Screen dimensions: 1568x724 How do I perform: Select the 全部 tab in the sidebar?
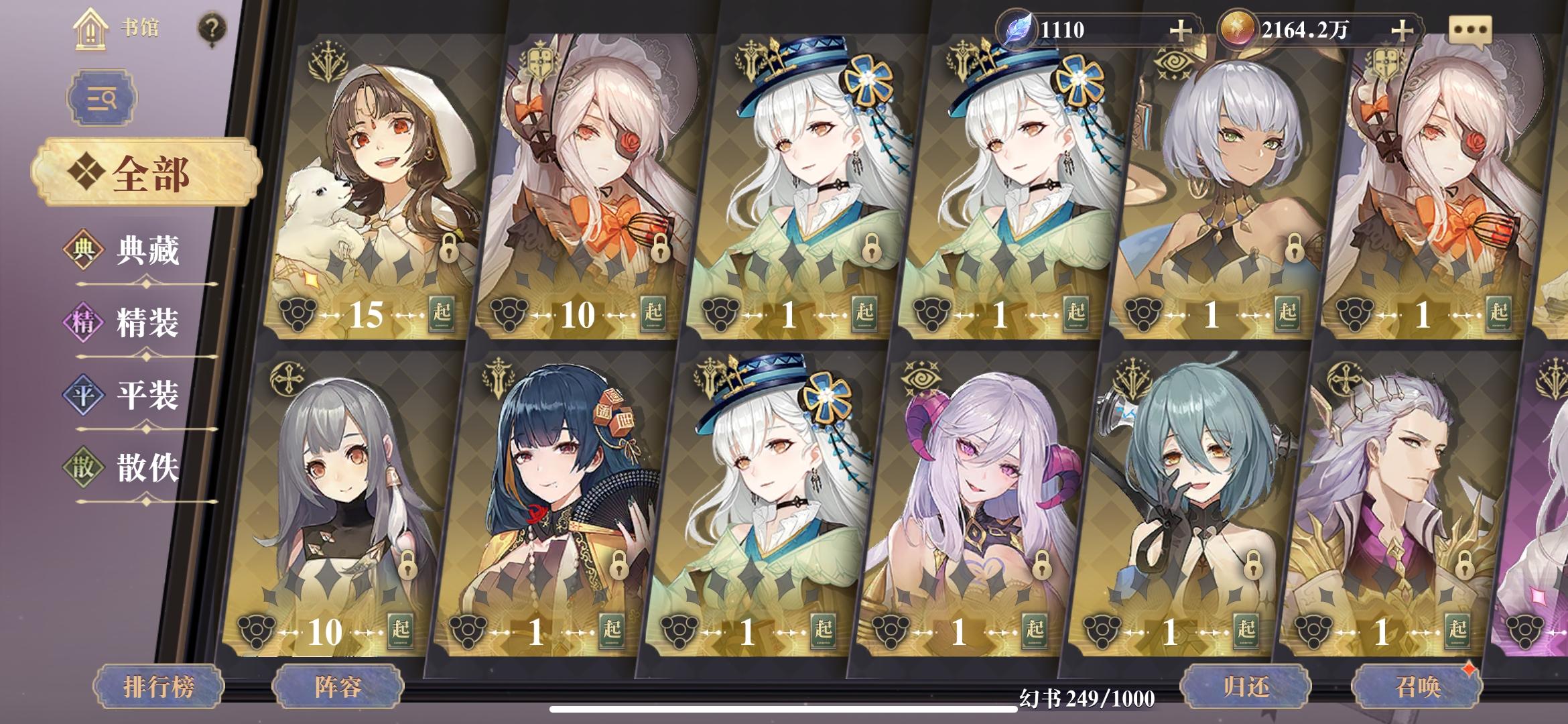[x=149, y=172]
